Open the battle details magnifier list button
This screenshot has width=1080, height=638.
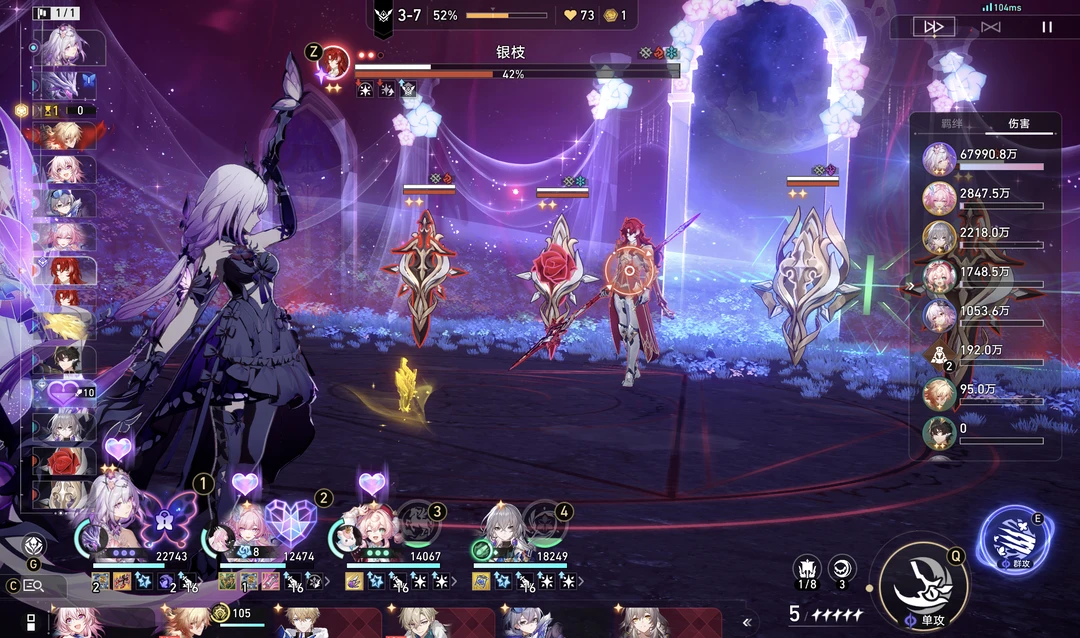point(32,586)
